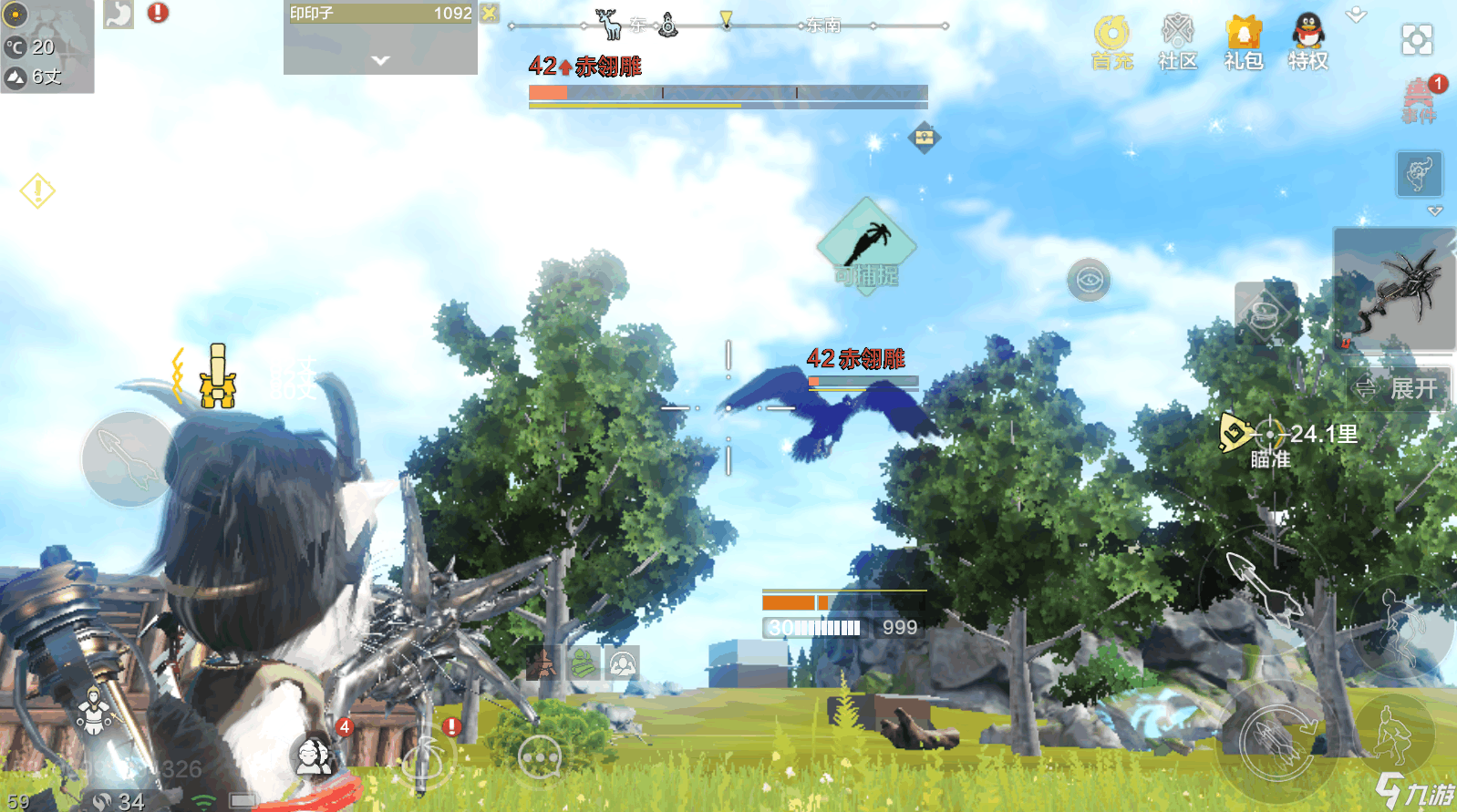Open the 社区 community page
Image resolution: width=1457 pixels, height=812 pixels.
(1177, 42)
